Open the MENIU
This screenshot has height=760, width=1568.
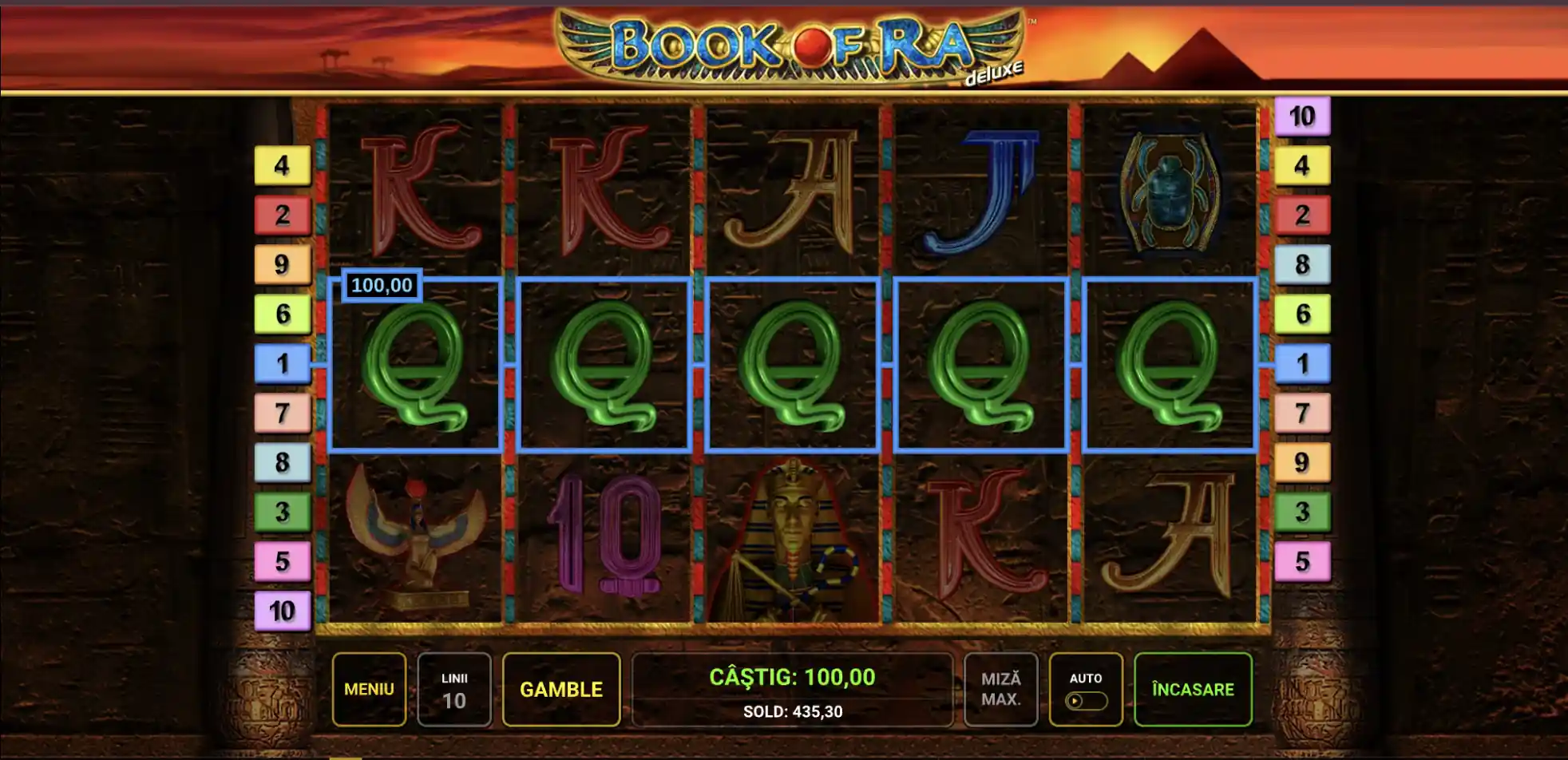(x=369, y=689)
